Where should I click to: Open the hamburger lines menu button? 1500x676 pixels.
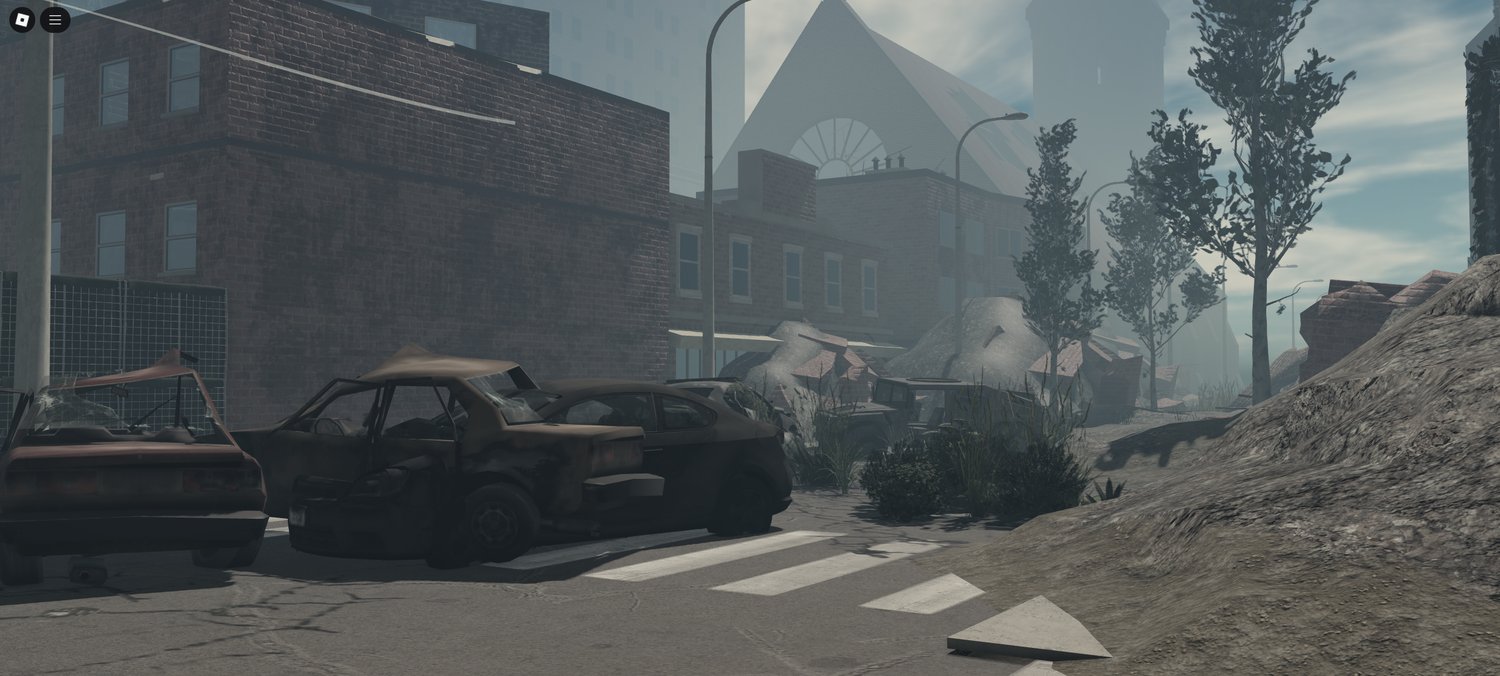(55, 19)
